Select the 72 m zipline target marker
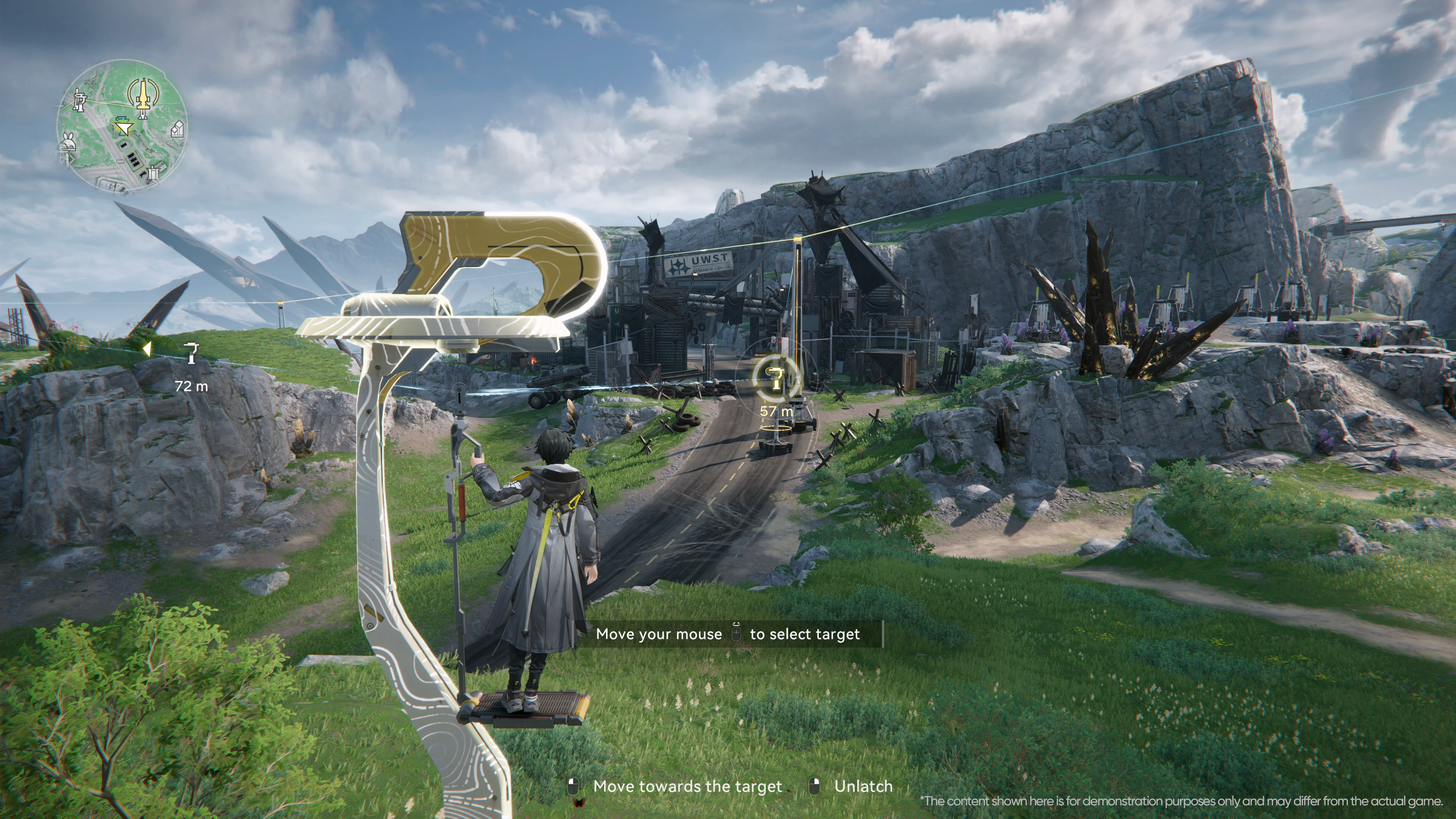This screenshot has height=819, width=1456. coord(192,353)
